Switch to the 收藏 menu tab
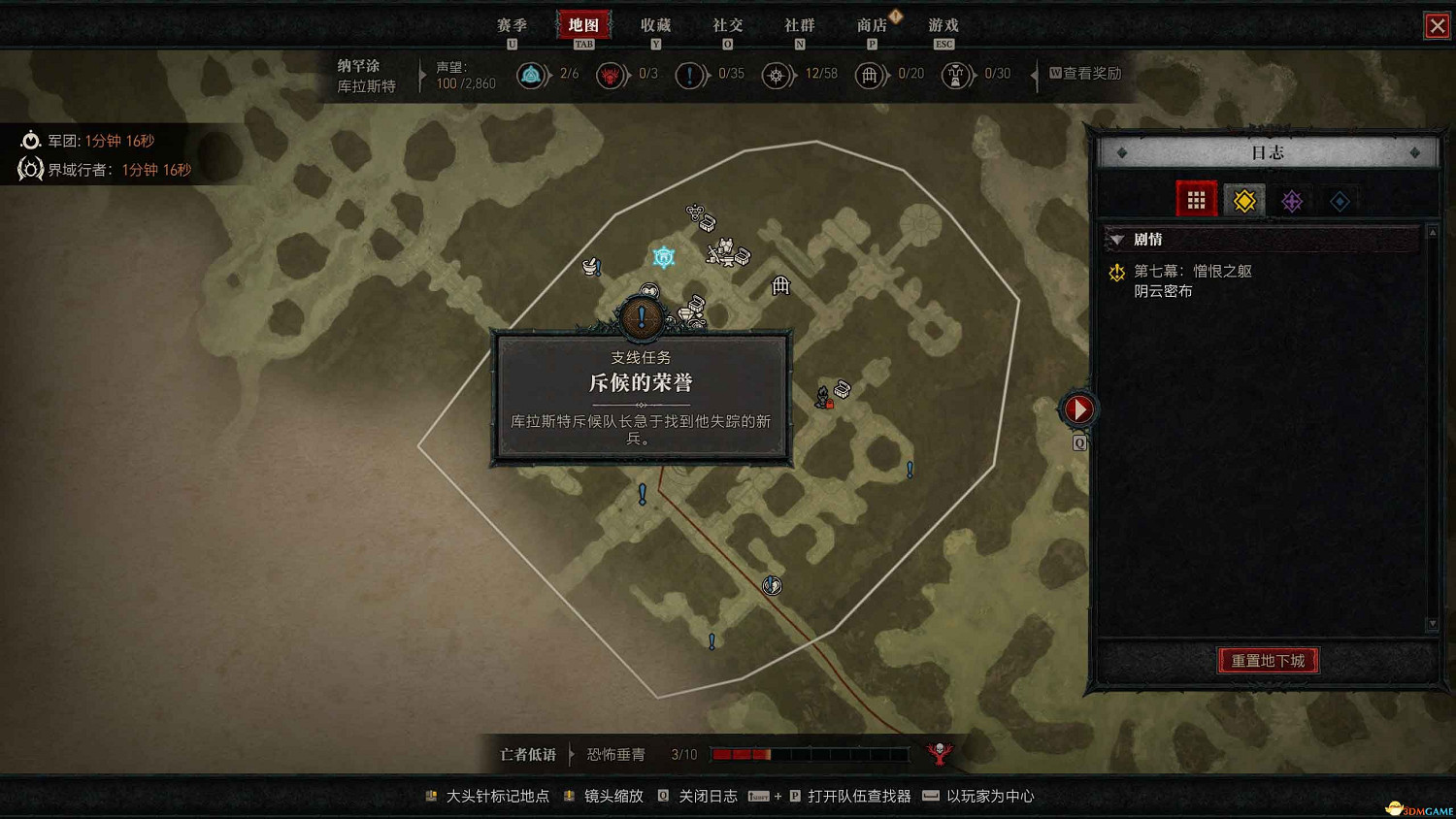 [x=656, y=25]
